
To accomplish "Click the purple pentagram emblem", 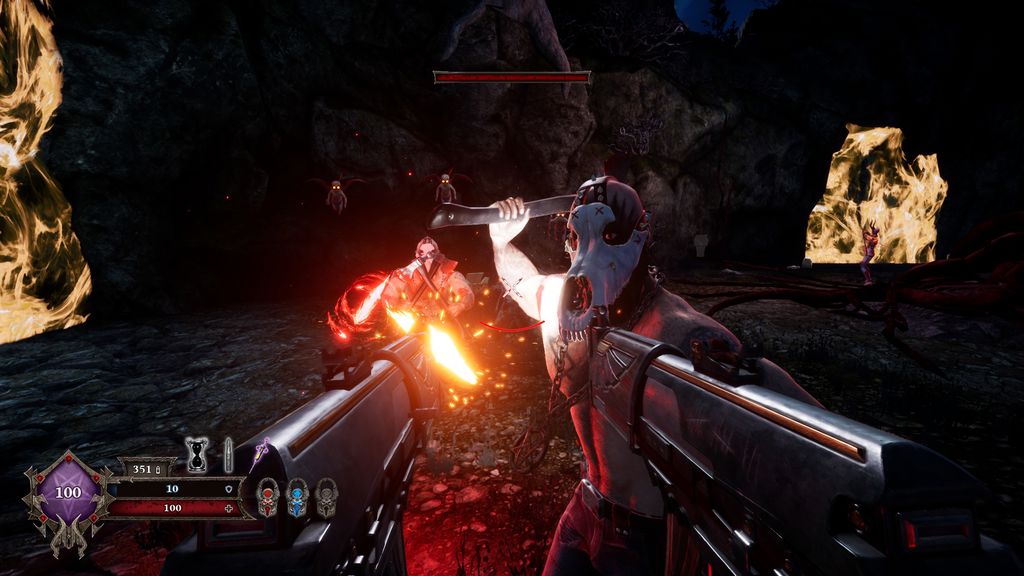I will point(68,493).
